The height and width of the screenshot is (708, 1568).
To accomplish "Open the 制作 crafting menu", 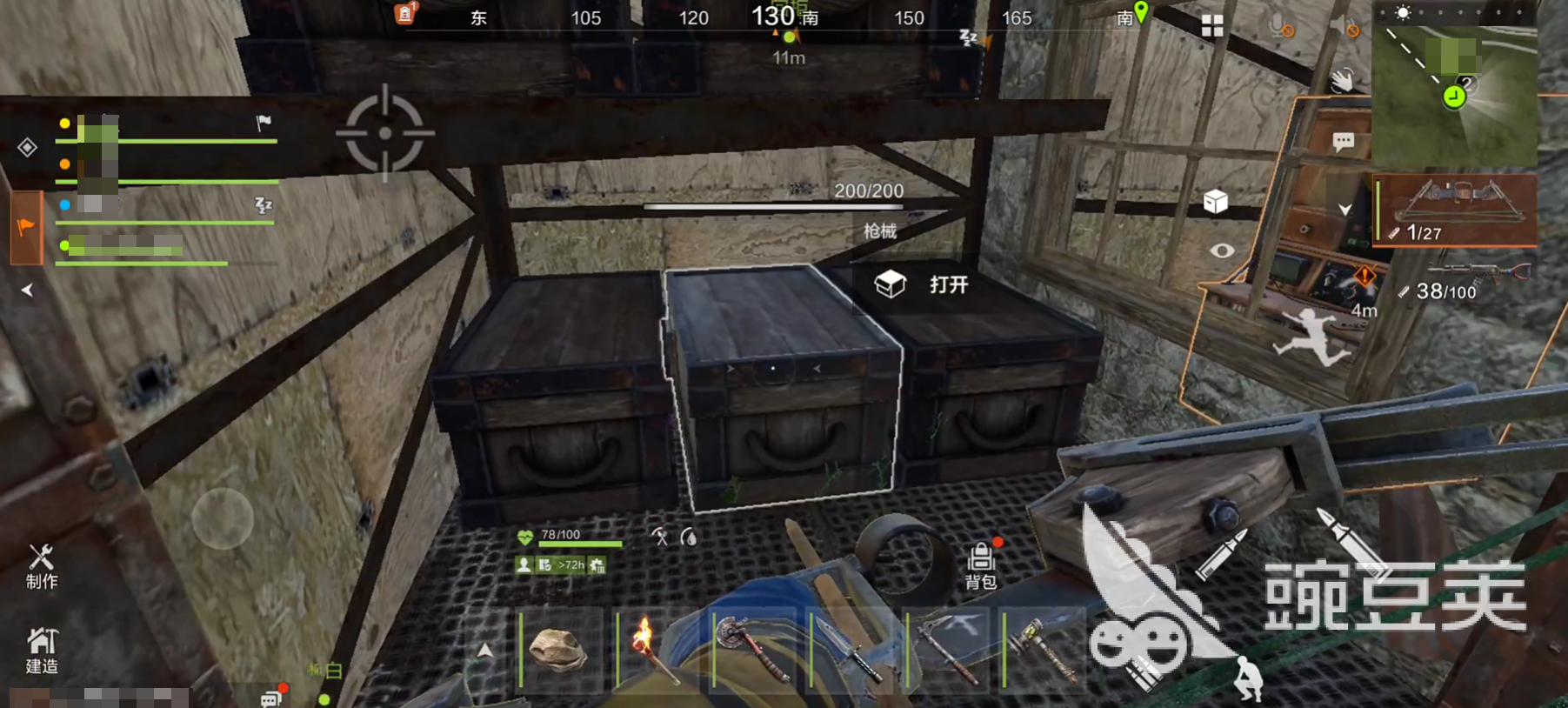I will (x=41, y=566).
